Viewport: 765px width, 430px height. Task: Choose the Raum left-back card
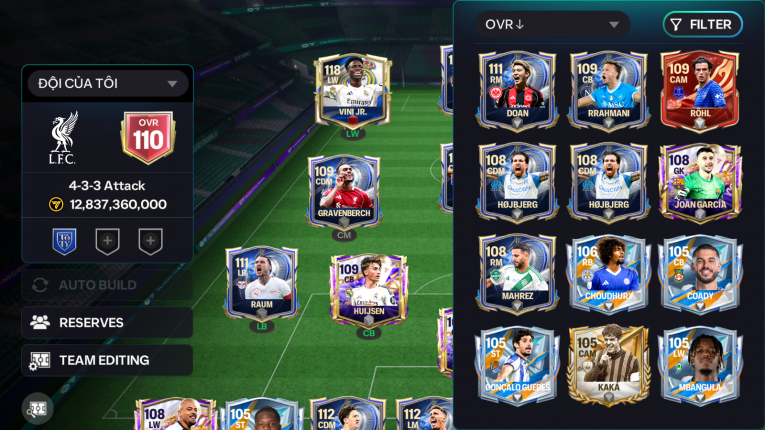[261, 283]
